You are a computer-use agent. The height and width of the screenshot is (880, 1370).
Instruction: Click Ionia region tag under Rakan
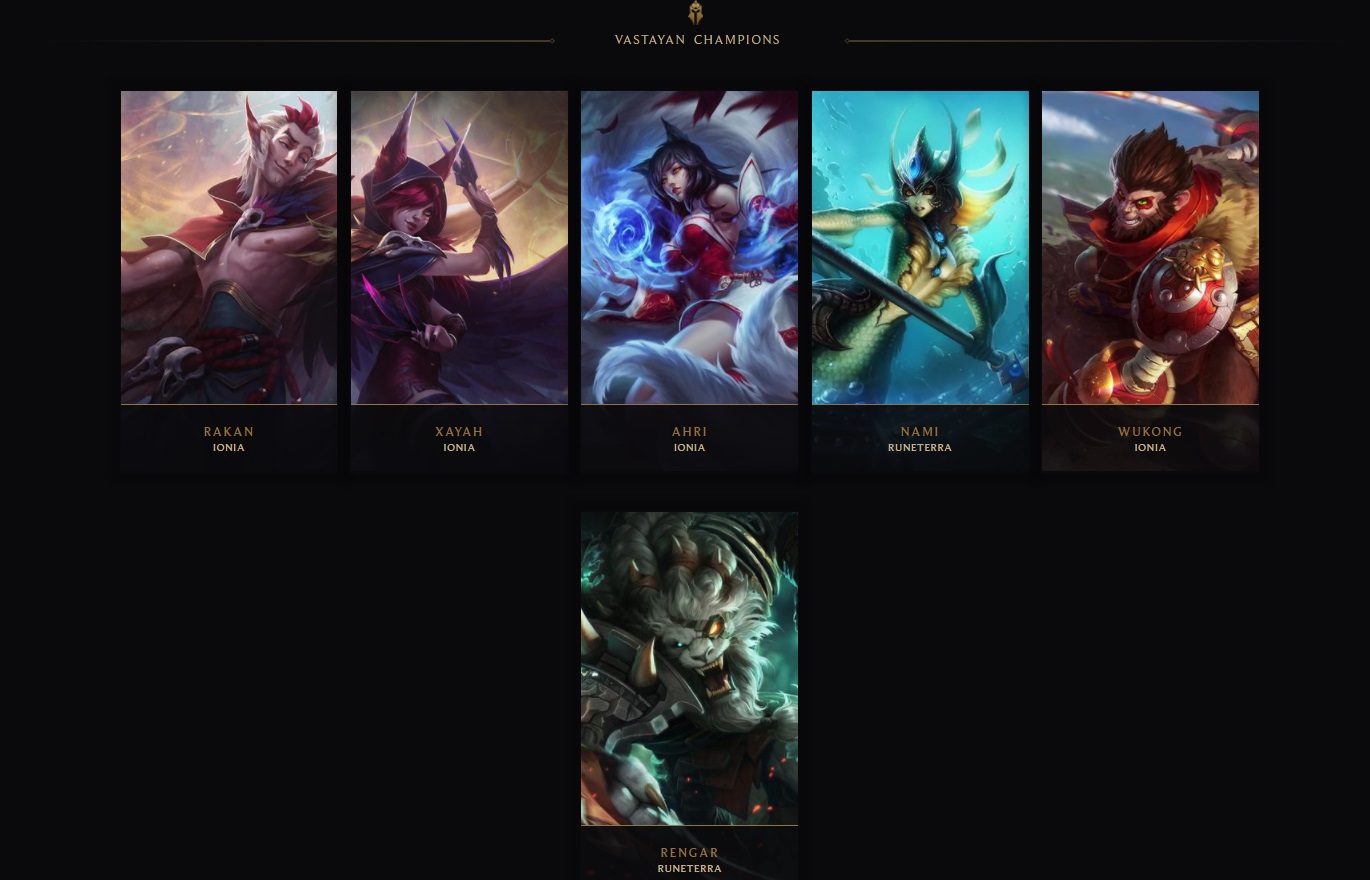coord(229,447)
